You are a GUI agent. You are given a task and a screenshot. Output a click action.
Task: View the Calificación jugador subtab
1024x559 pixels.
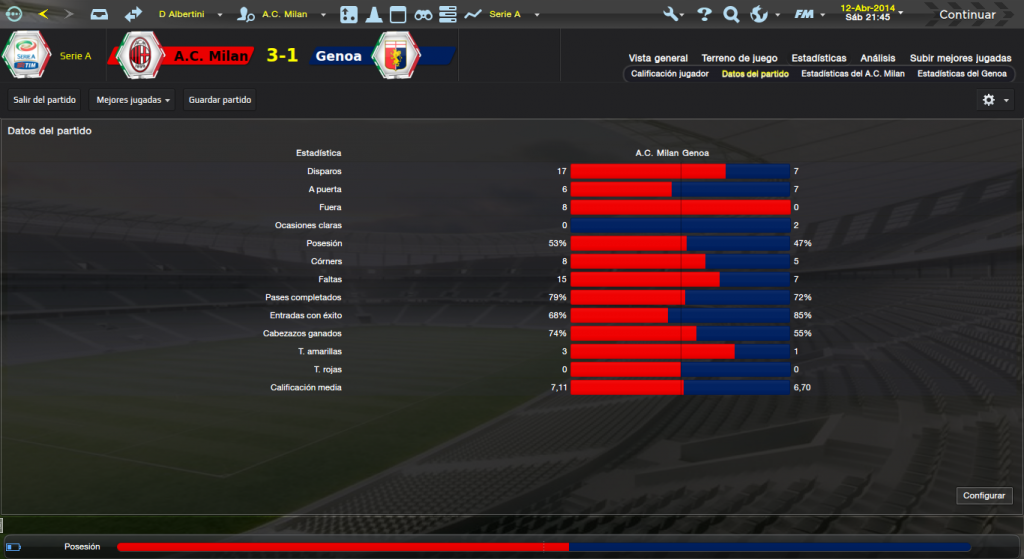(670, 74)
